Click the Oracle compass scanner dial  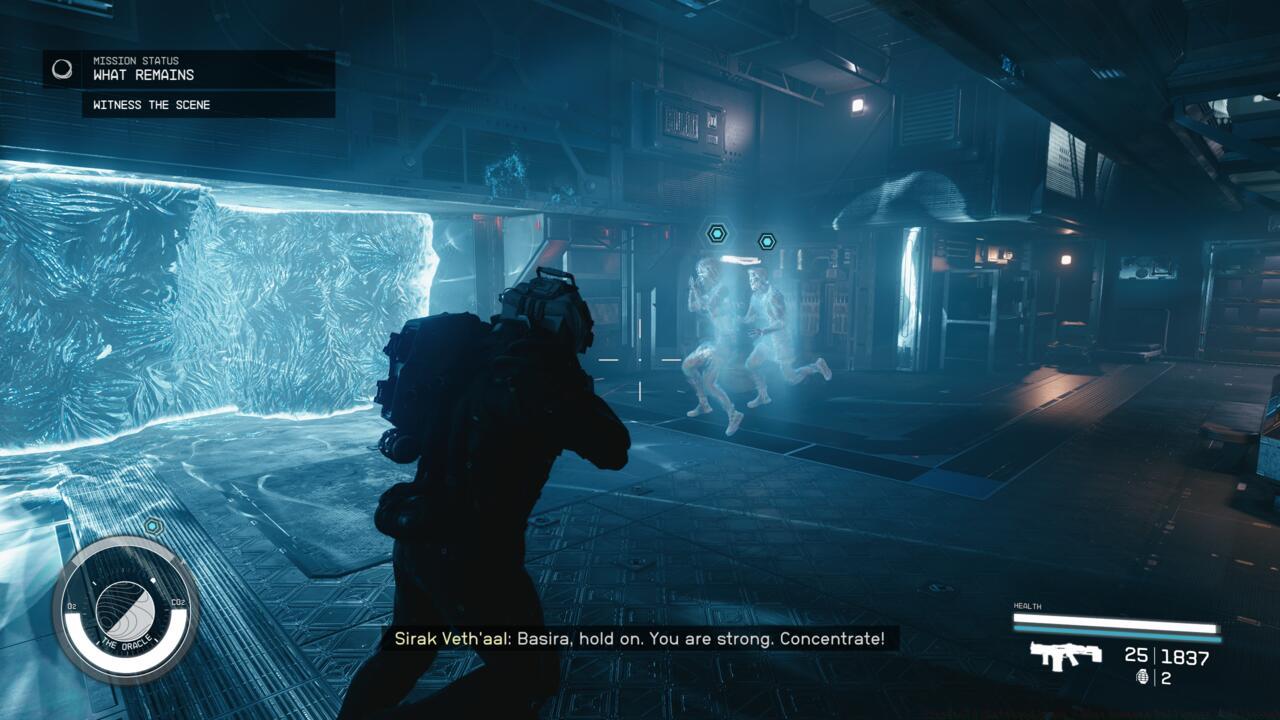point(125,609)
